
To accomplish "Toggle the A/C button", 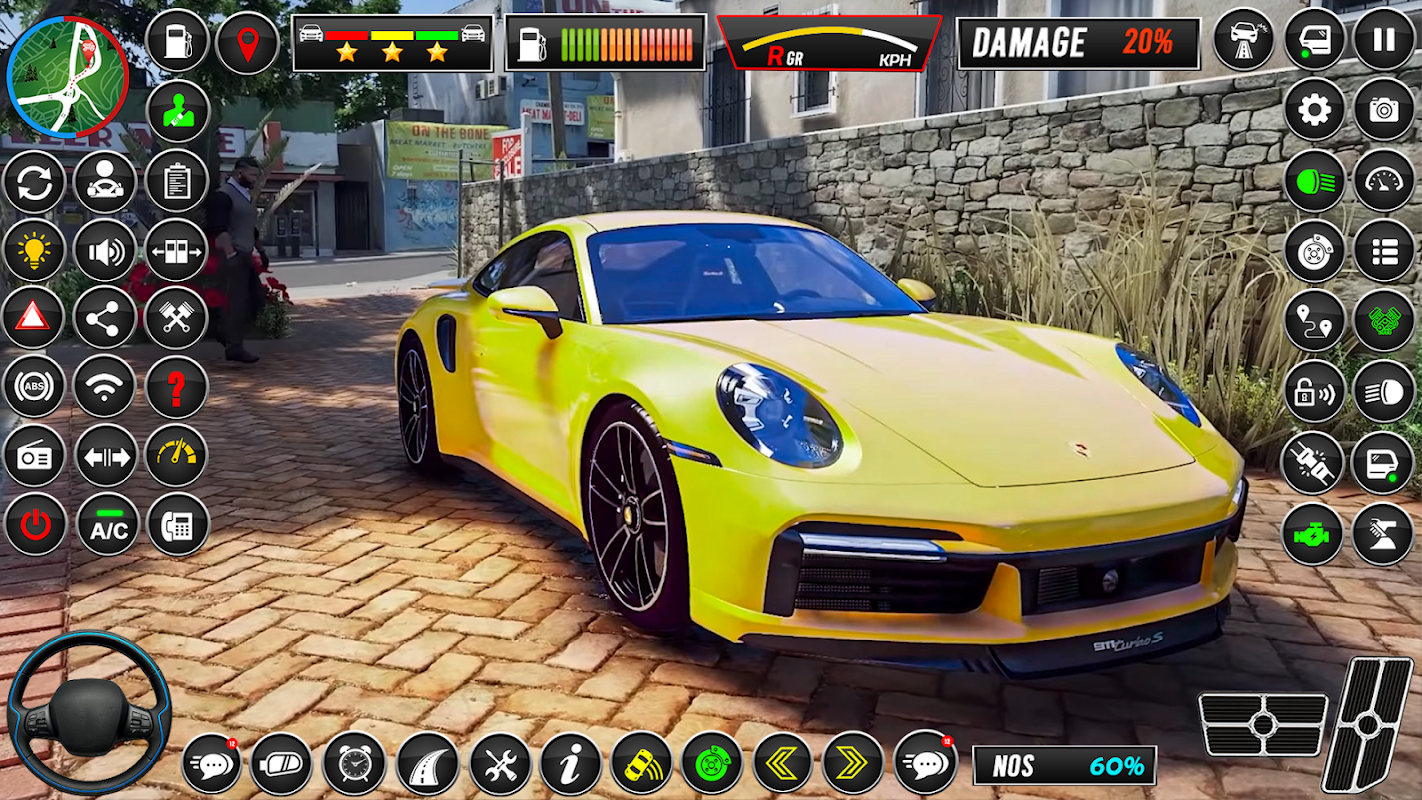I will (108, 525).
